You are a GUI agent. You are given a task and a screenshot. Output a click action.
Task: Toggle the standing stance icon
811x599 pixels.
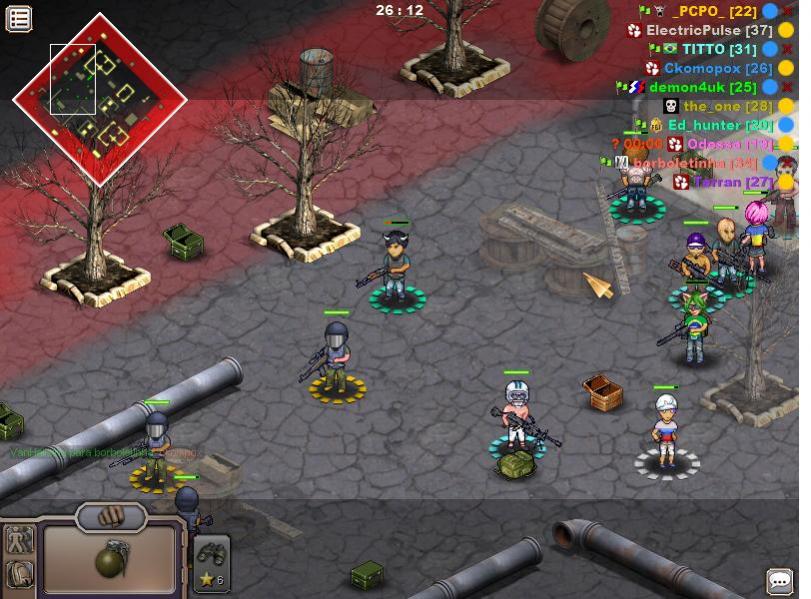tap(19, 540)
